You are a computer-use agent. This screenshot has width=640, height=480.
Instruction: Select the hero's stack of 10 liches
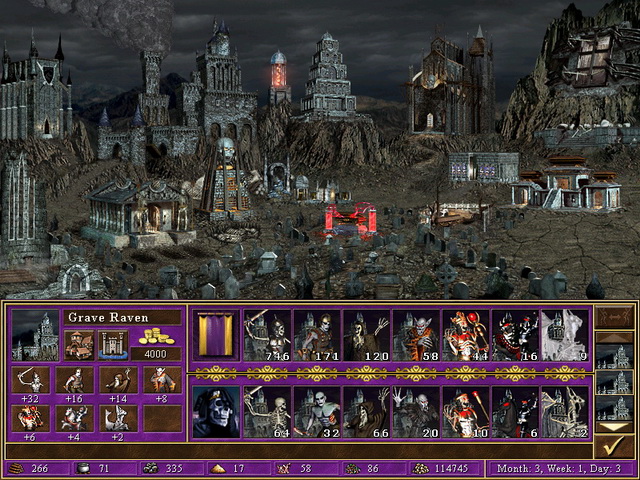[465, 412]
